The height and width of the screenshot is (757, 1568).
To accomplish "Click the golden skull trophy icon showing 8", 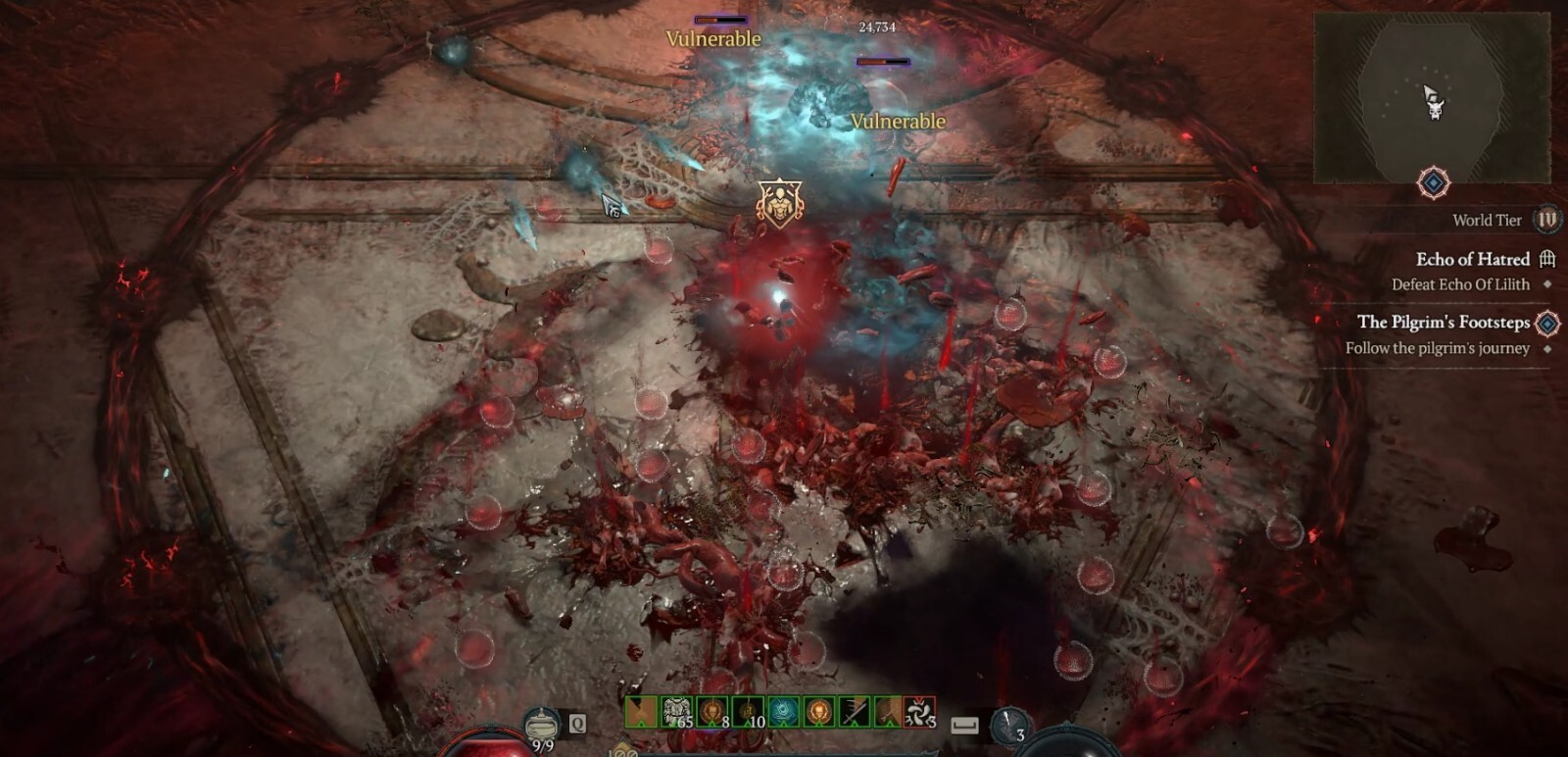I will tap(711, 710).
